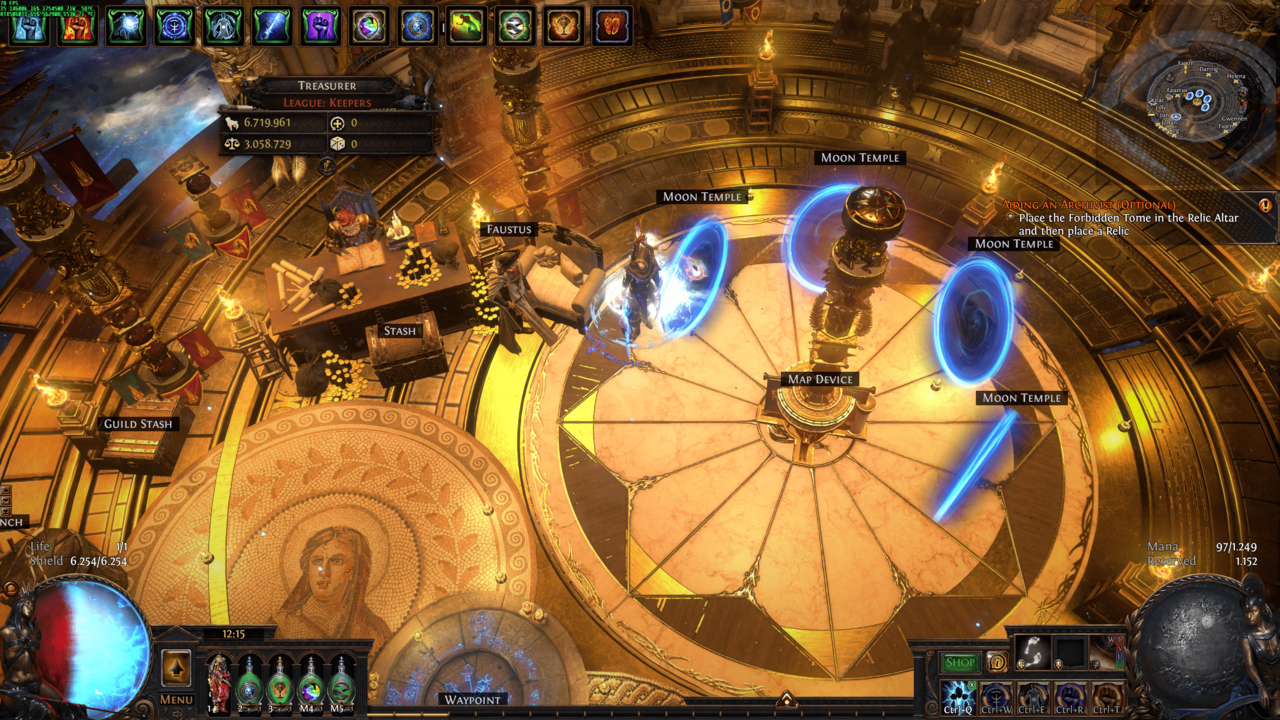This screenshot has width=1280, height=720.
Task: Select the footprints movement skill slot
Action: coord(1033,652)
